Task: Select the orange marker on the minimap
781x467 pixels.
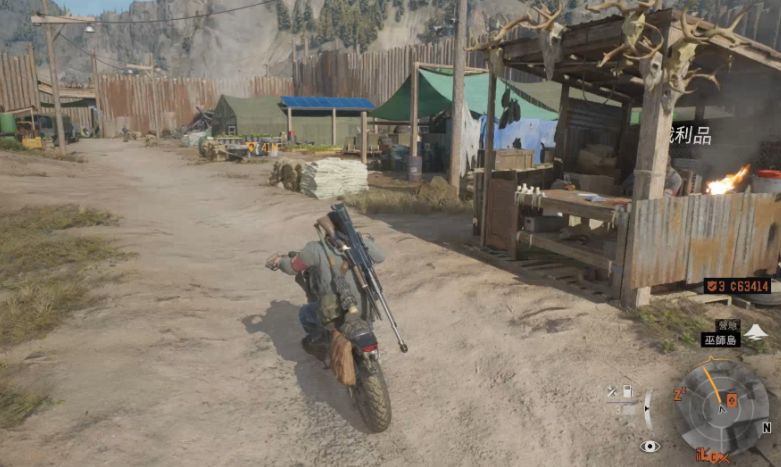Action: point(732,400)
